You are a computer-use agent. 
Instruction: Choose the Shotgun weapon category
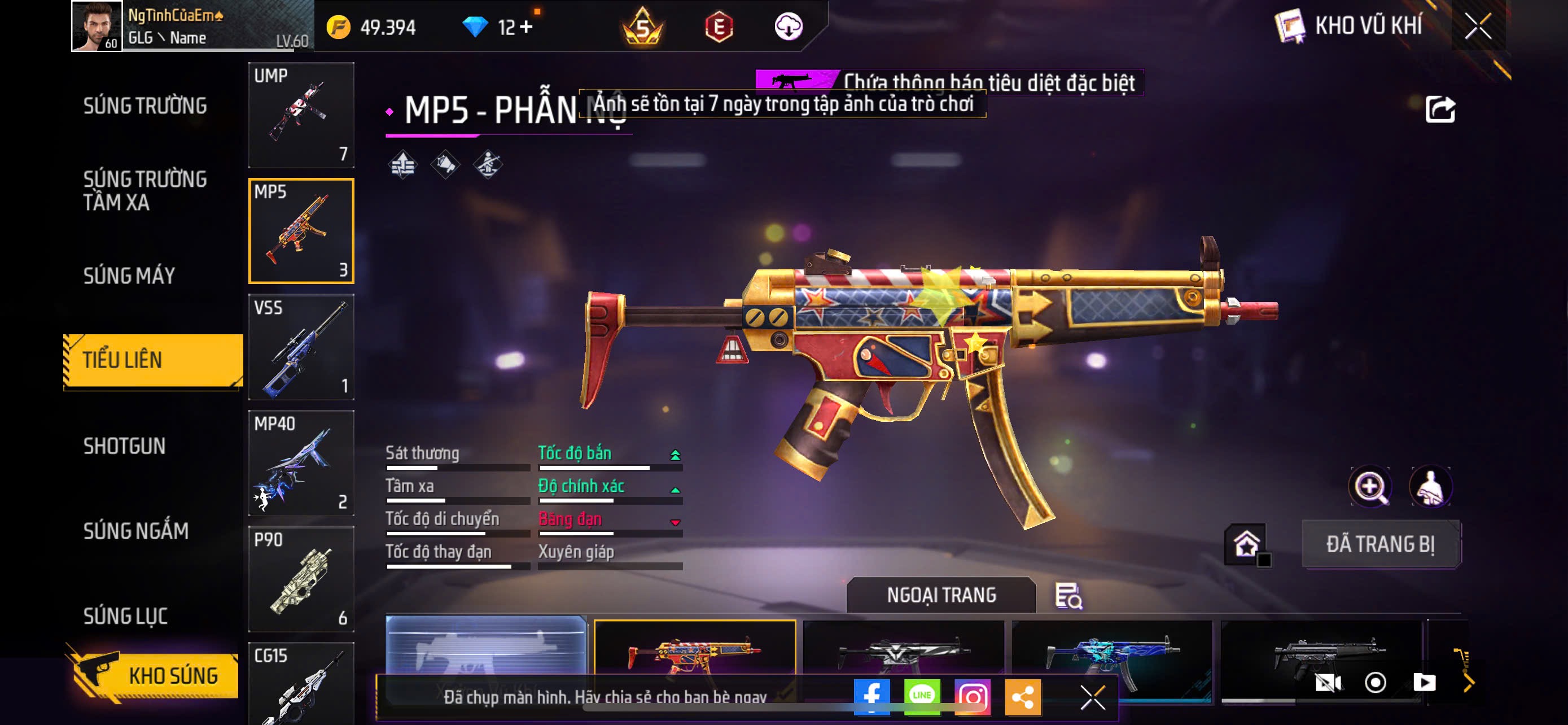(x=124, y=446)
